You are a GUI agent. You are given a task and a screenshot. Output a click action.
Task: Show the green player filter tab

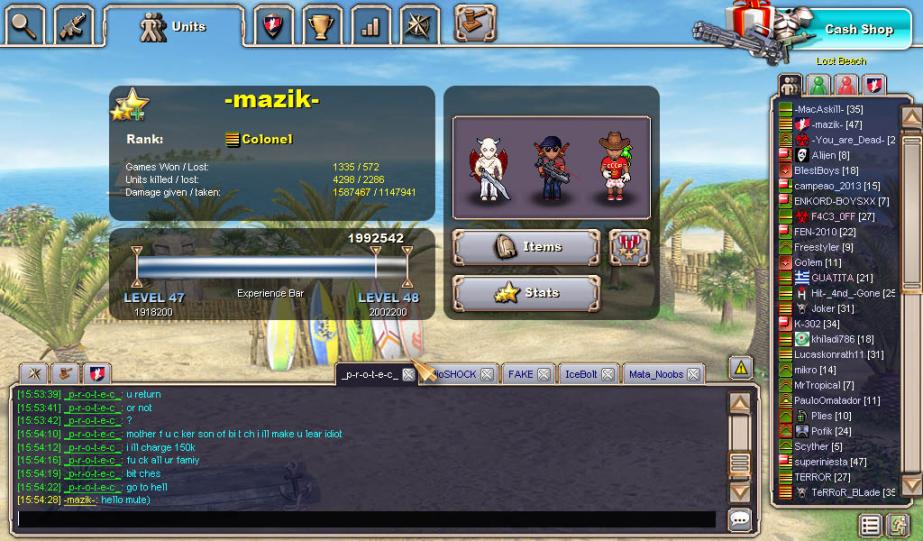pyautogui.click(x=818, y=85)
